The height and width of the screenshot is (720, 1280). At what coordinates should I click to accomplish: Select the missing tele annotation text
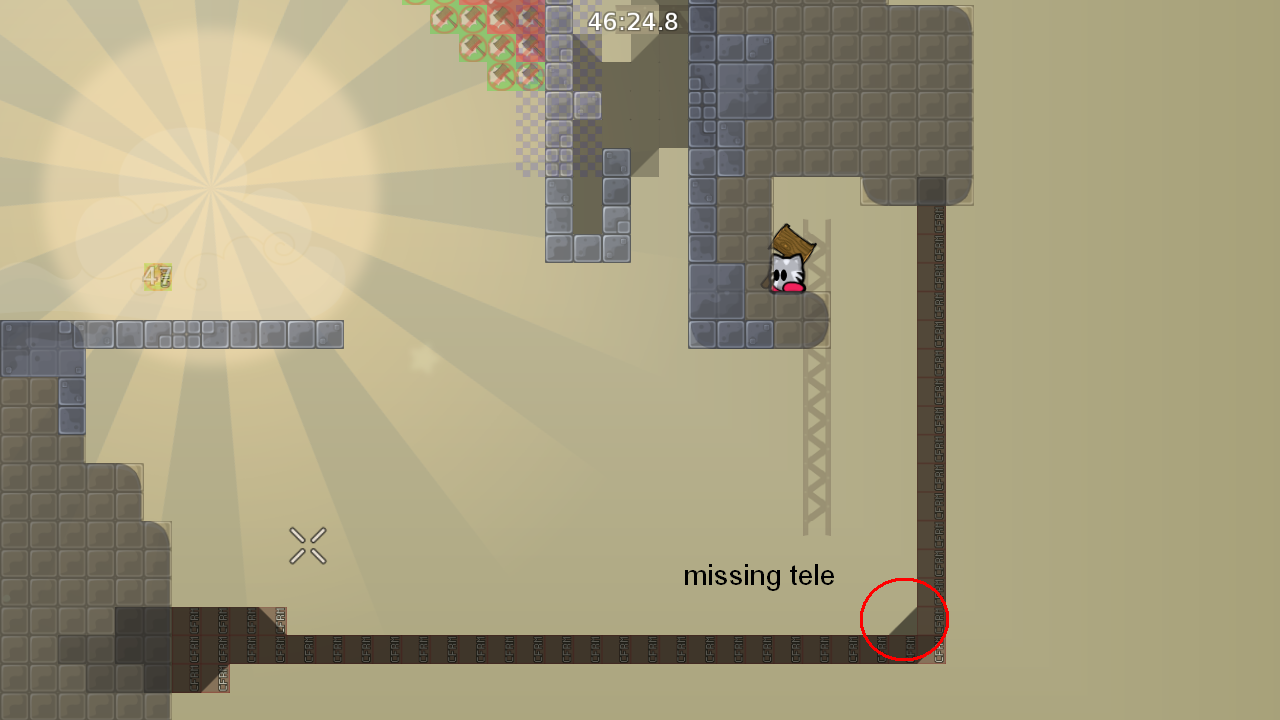tap(758, 575)
